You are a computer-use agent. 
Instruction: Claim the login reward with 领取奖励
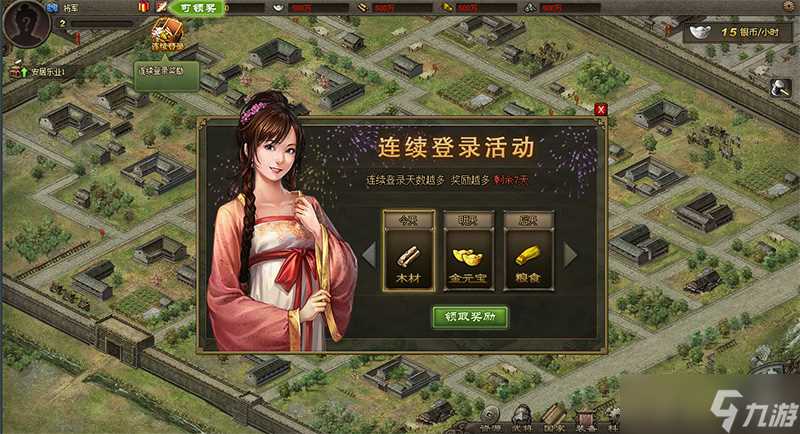point(470,317)
